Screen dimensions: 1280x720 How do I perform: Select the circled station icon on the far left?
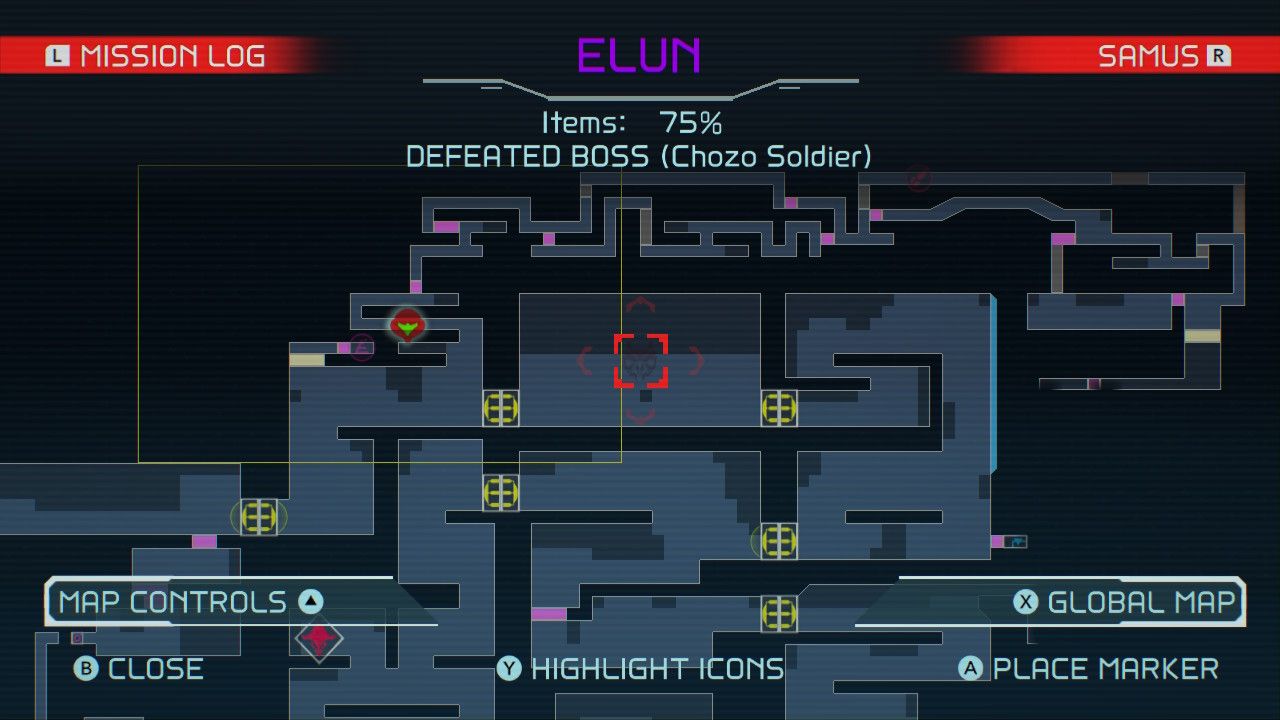point(258,518)
